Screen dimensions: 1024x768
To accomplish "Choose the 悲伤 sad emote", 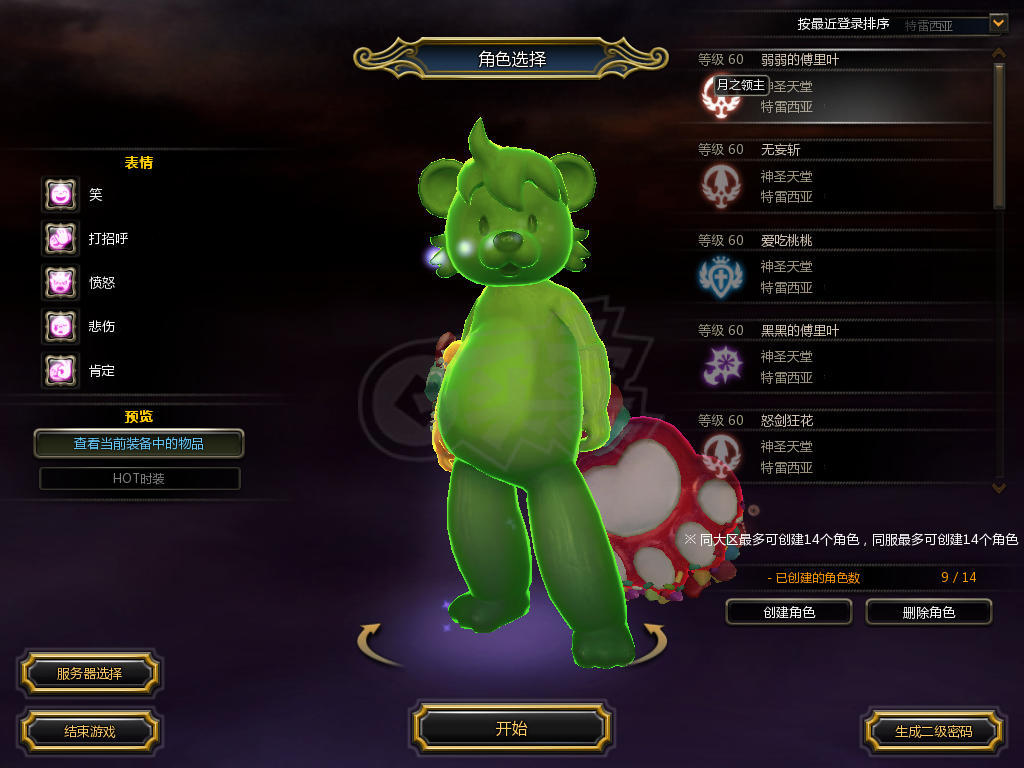I will point(60,326).
